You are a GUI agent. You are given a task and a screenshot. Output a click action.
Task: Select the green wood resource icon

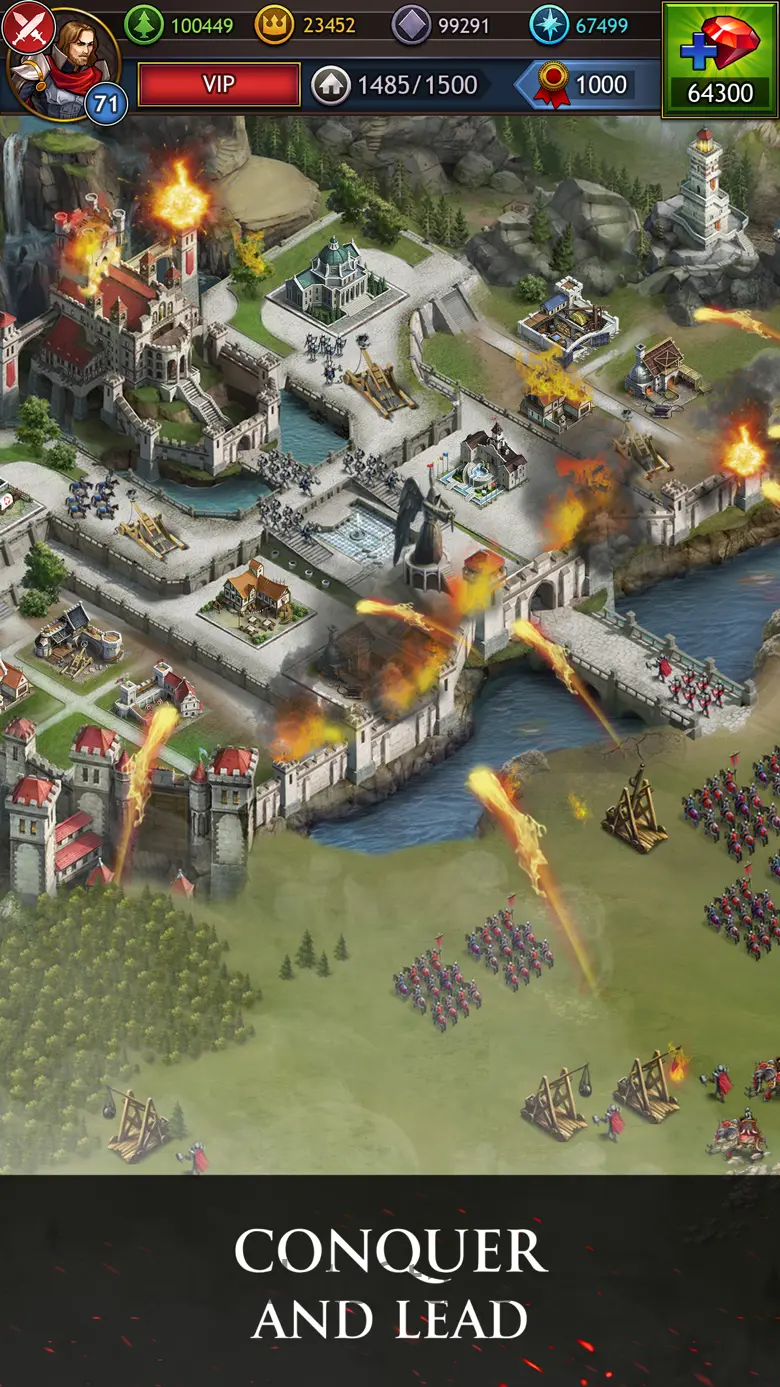144,25
